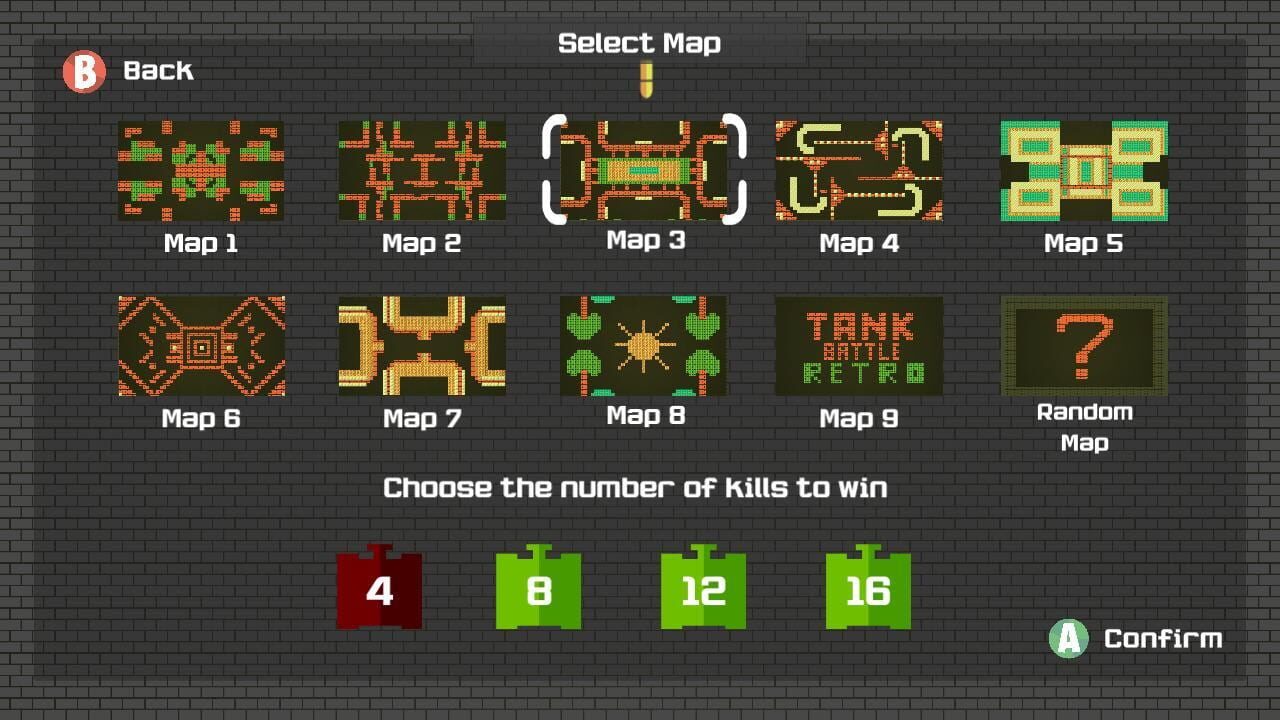Select the bullet icon under Select Map
This screenshot has width=1280, height=720.
coord(644,81)
